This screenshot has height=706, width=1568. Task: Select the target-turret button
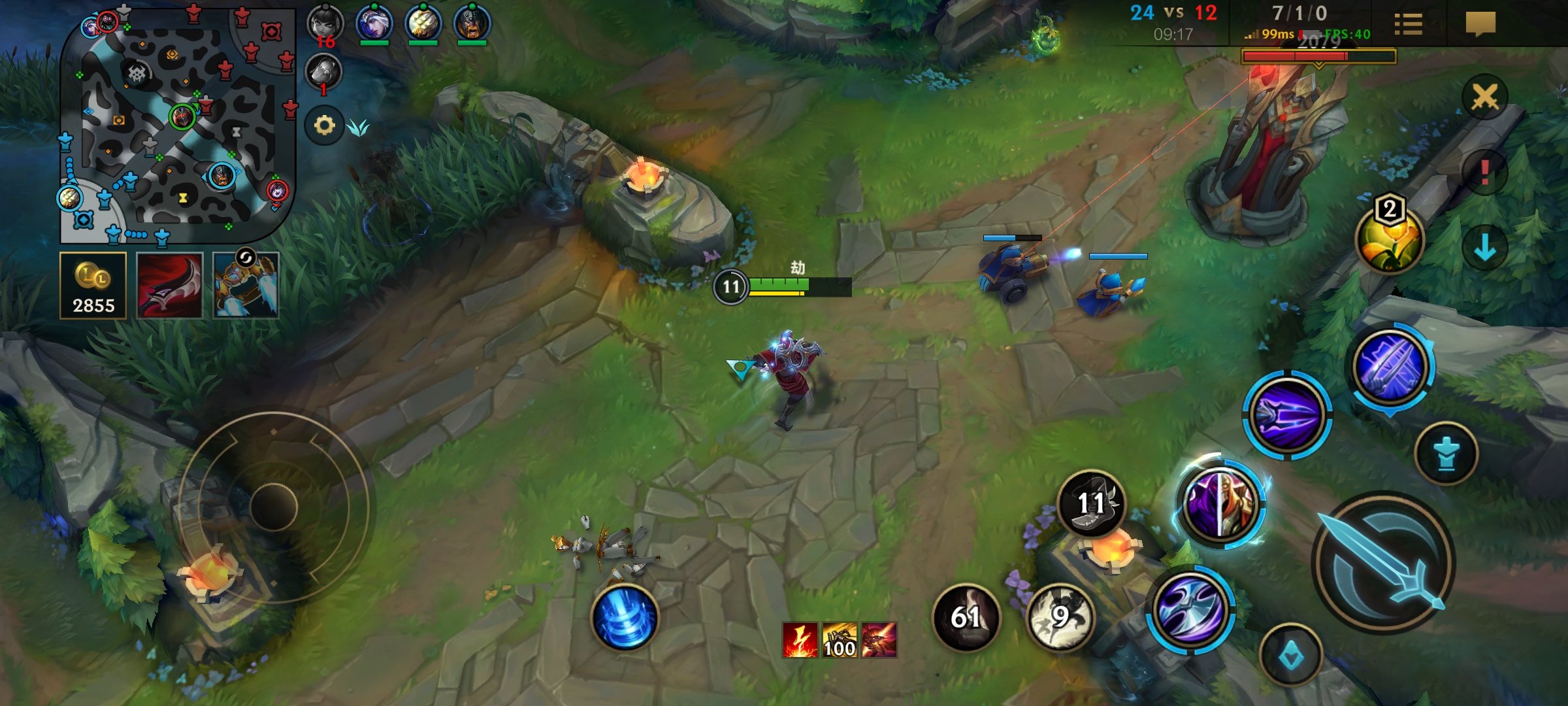1446,454
